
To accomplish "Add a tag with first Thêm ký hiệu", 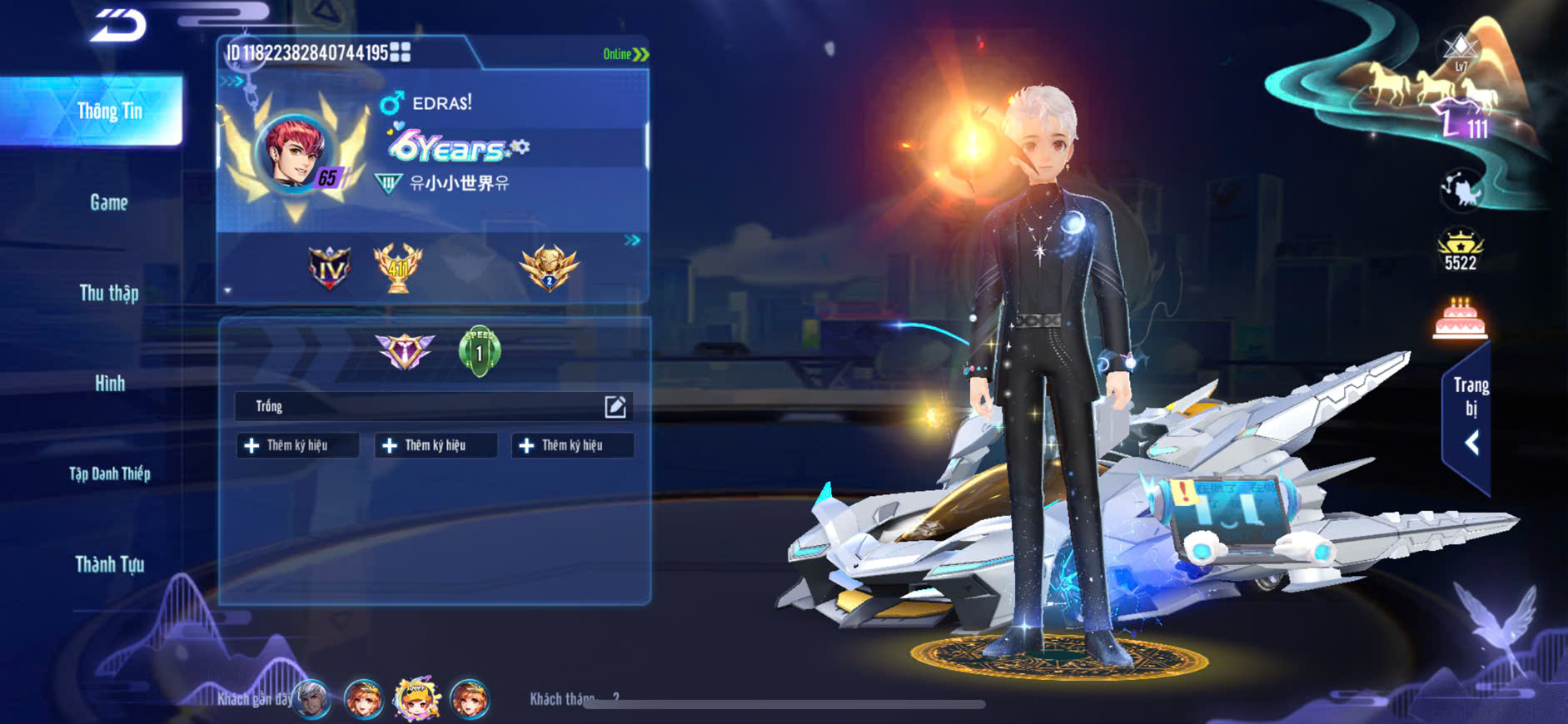I will (x=297, y=446).
